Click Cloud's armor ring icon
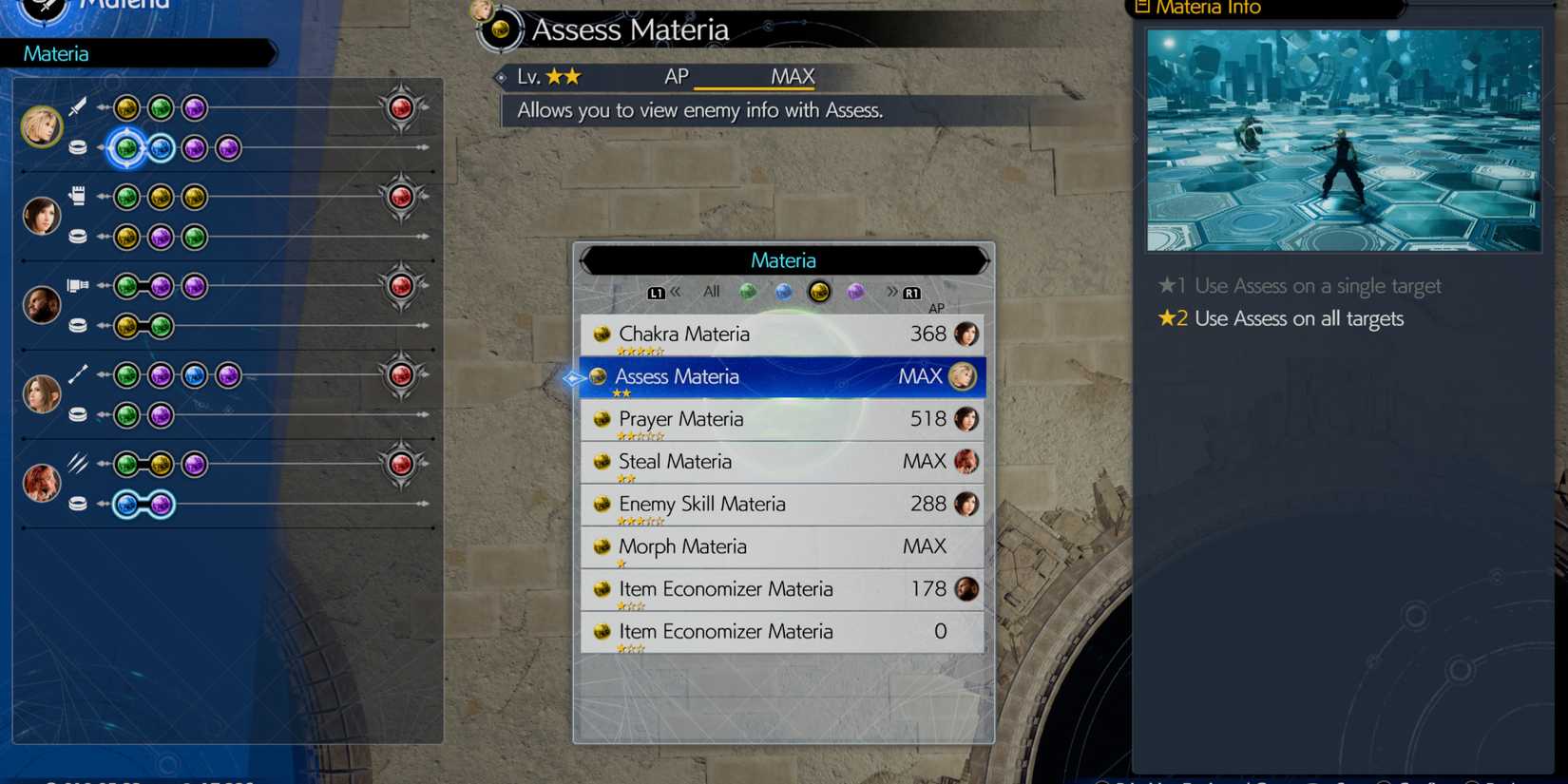Screen dimensions: 1568x784 pos(79,147)
